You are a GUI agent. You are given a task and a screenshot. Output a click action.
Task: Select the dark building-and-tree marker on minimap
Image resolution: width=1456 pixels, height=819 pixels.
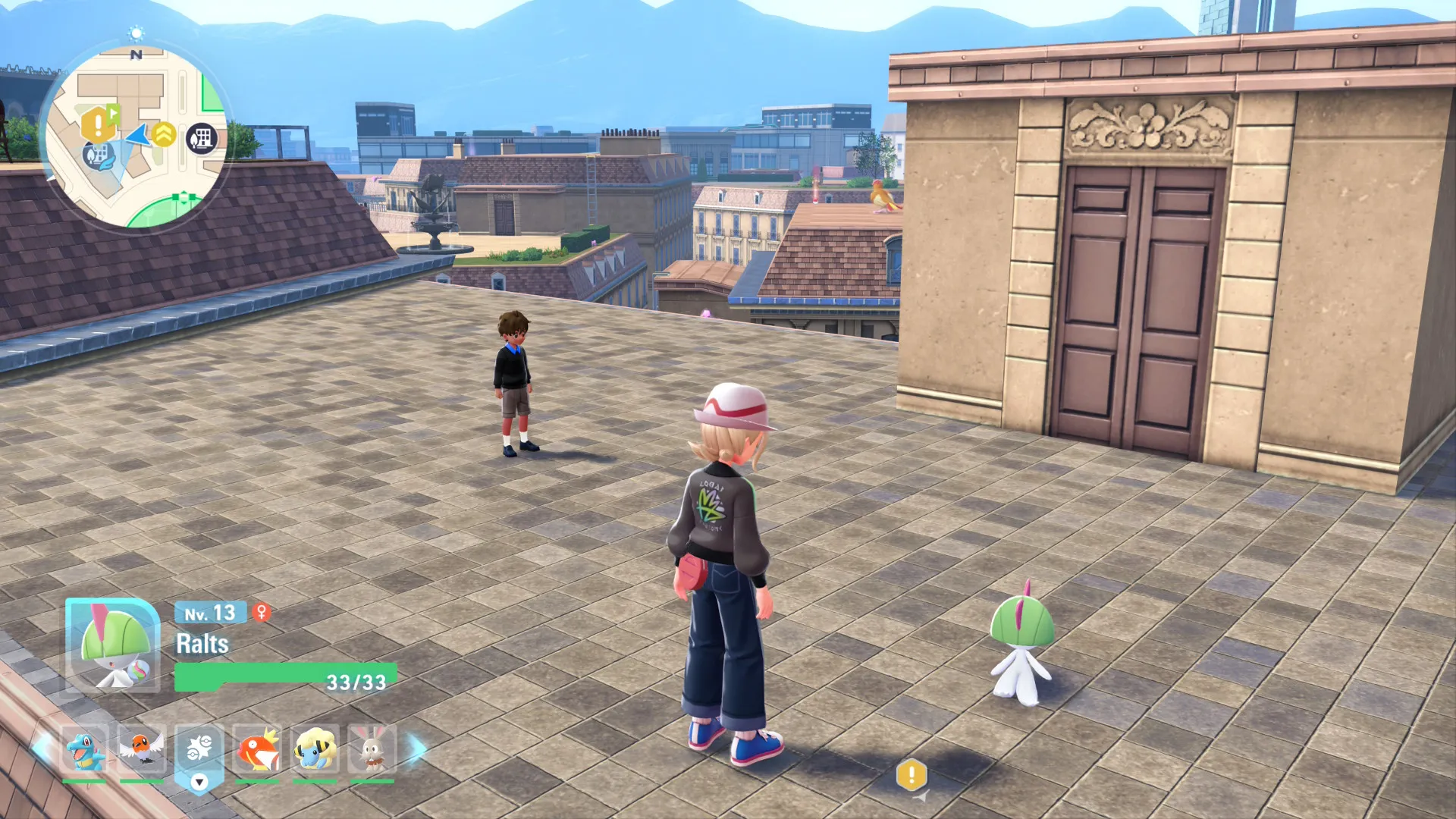coord(202,139)
